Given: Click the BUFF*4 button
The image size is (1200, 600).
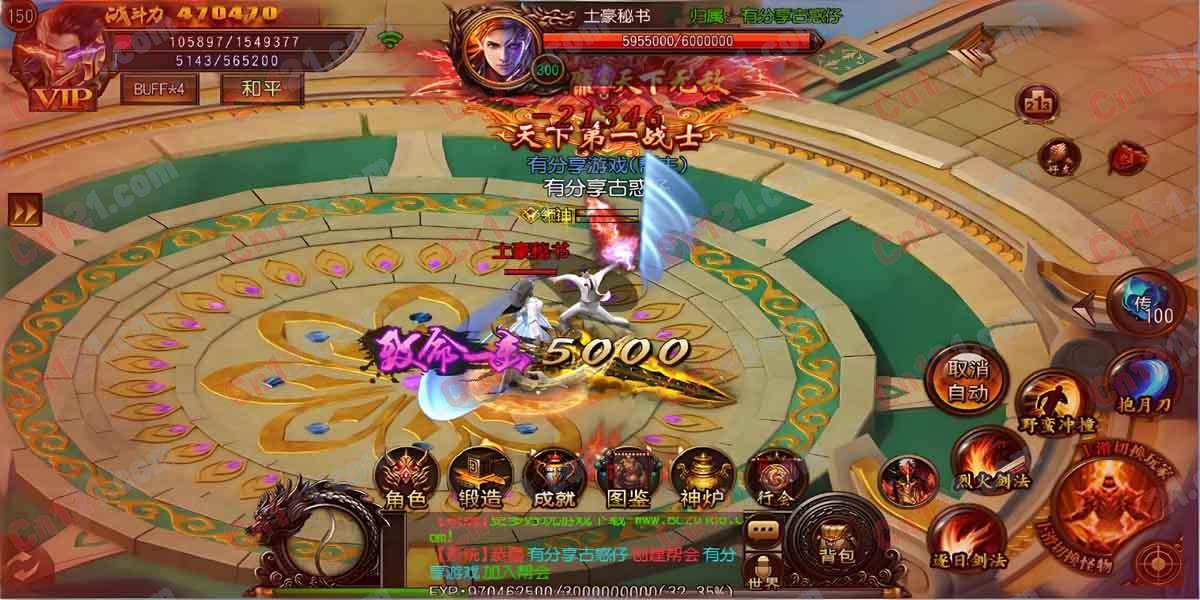Looking at the screenshot, I should click(159, 88).
